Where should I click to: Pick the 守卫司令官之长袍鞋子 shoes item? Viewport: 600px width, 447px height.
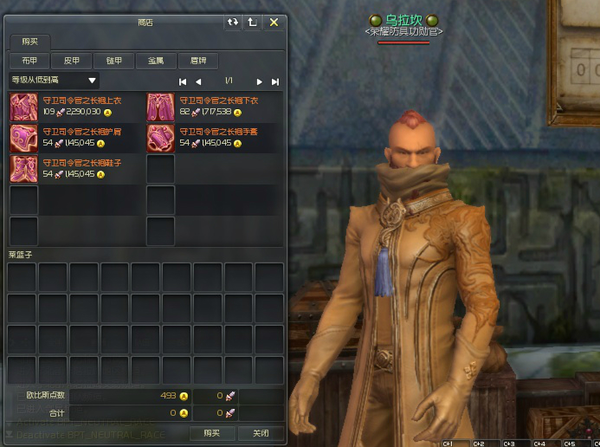(x=24, y=168)
